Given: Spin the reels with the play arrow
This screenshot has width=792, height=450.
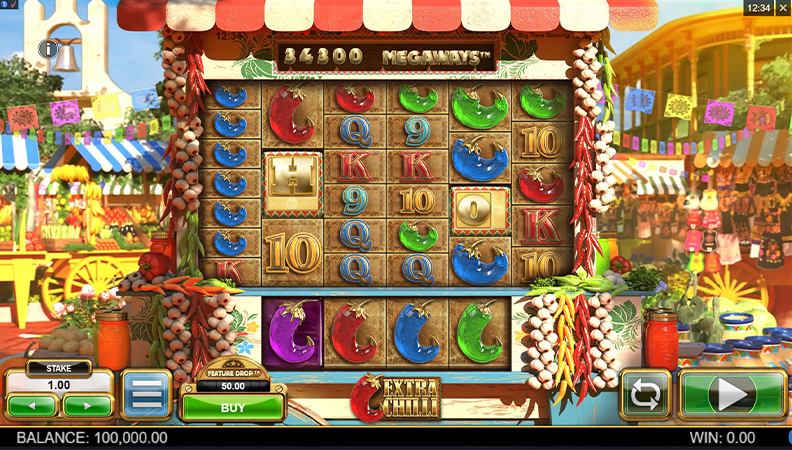Looking at the screenshot, I should click(733, 395).
